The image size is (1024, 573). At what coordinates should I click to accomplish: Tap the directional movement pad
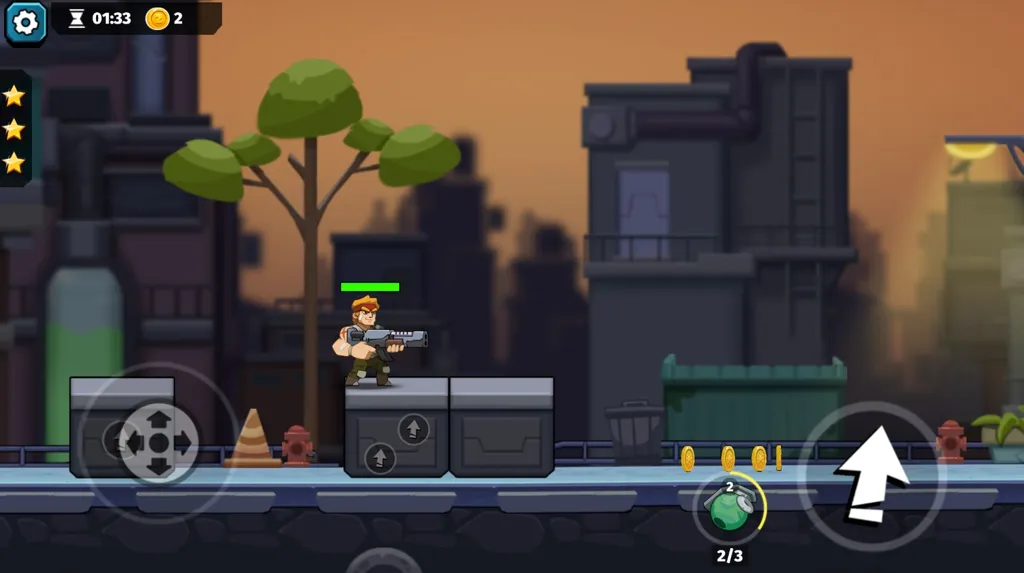pyautogui.click(x=158, y=441)
